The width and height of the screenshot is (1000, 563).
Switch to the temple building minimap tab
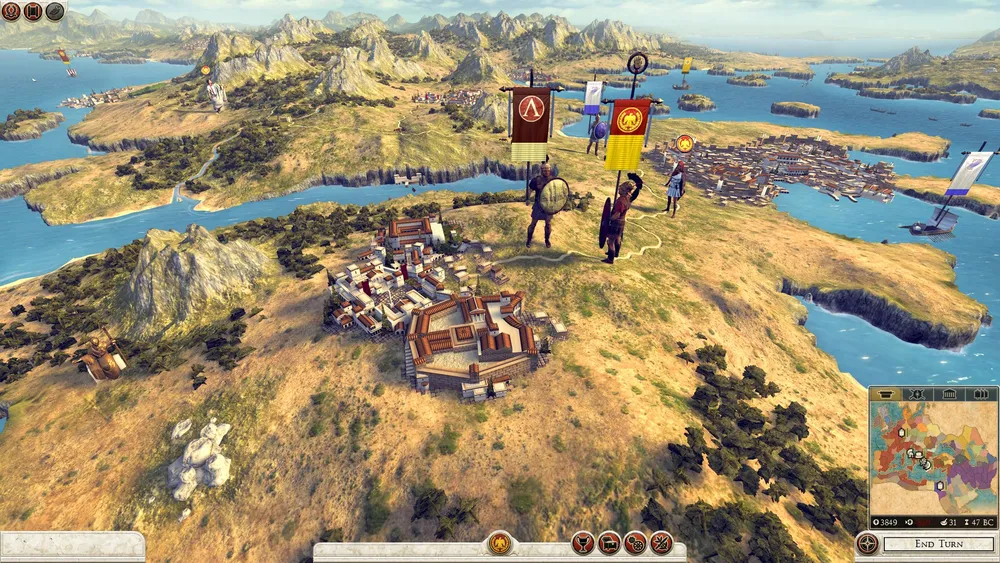[949, 394]
